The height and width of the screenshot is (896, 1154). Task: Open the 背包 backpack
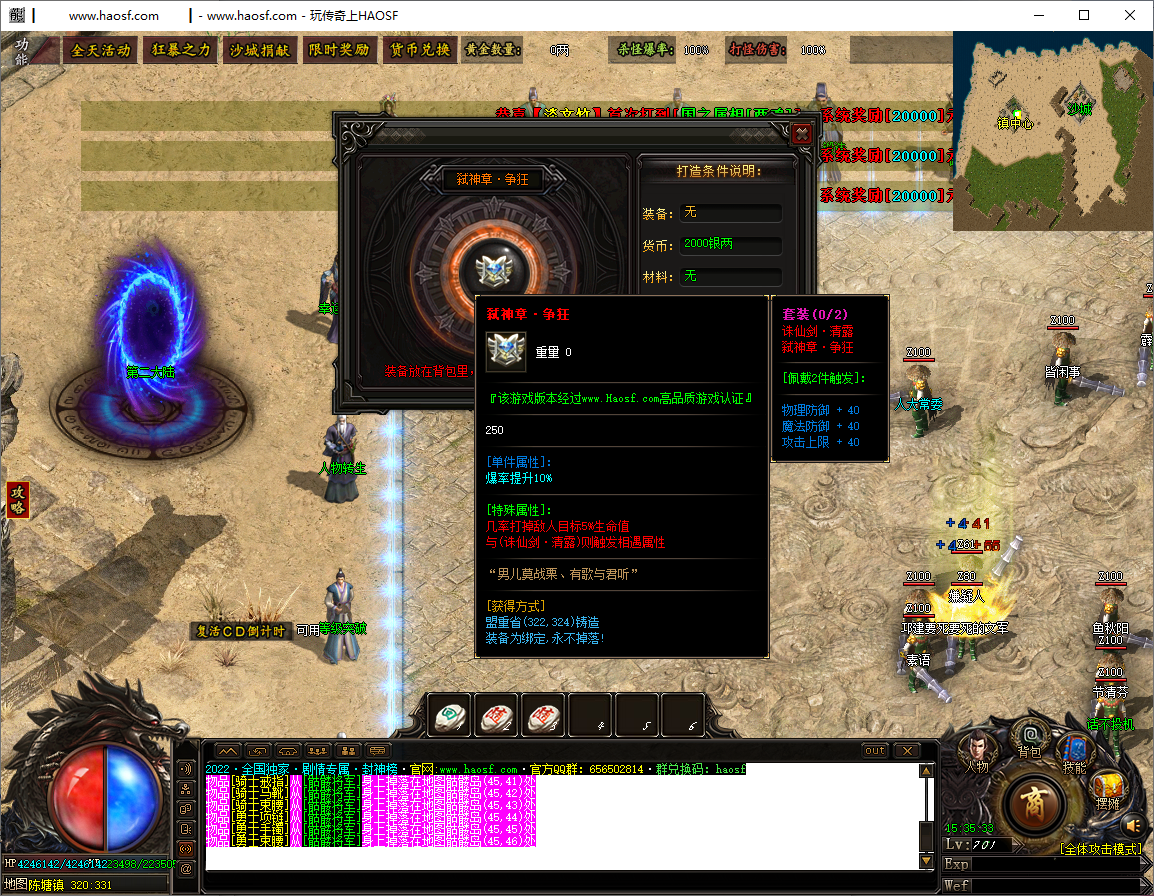1028,740
